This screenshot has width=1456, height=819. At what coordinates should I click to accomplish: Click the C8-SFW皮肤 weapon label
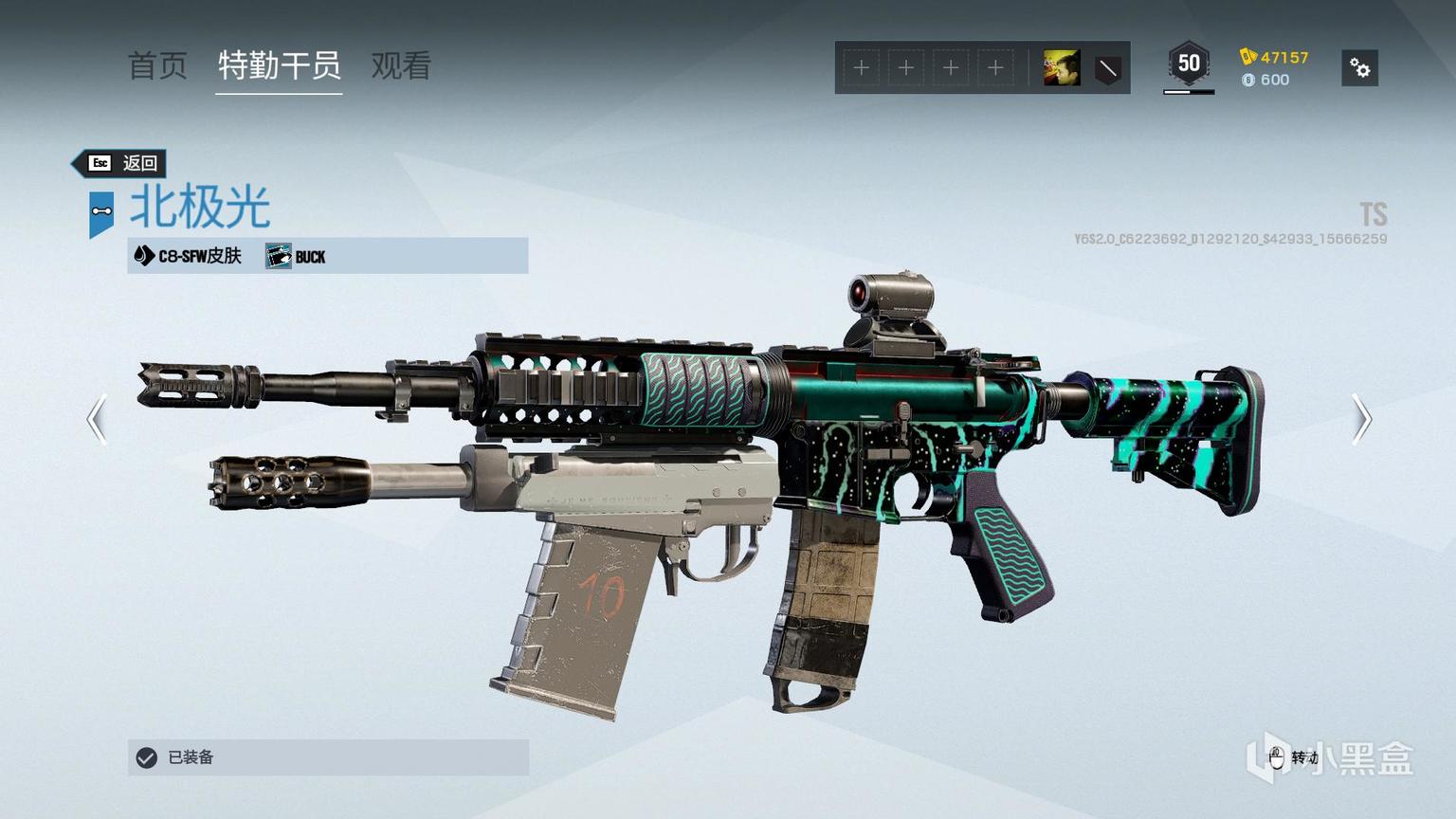pos(189,256)
